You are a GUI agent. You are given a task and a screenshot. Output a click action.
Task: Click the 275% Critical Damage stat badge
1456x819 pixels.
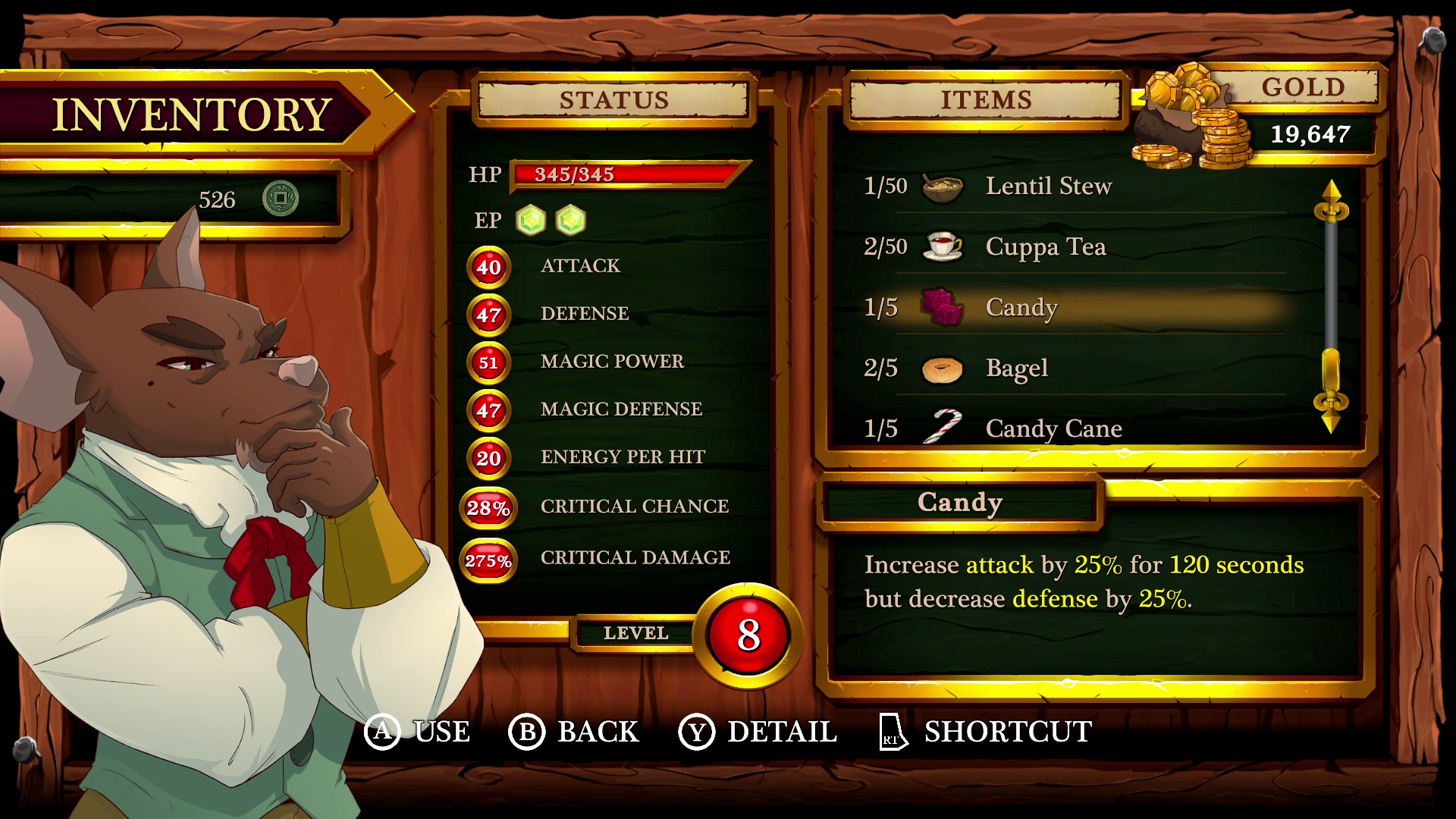(488, 561)
